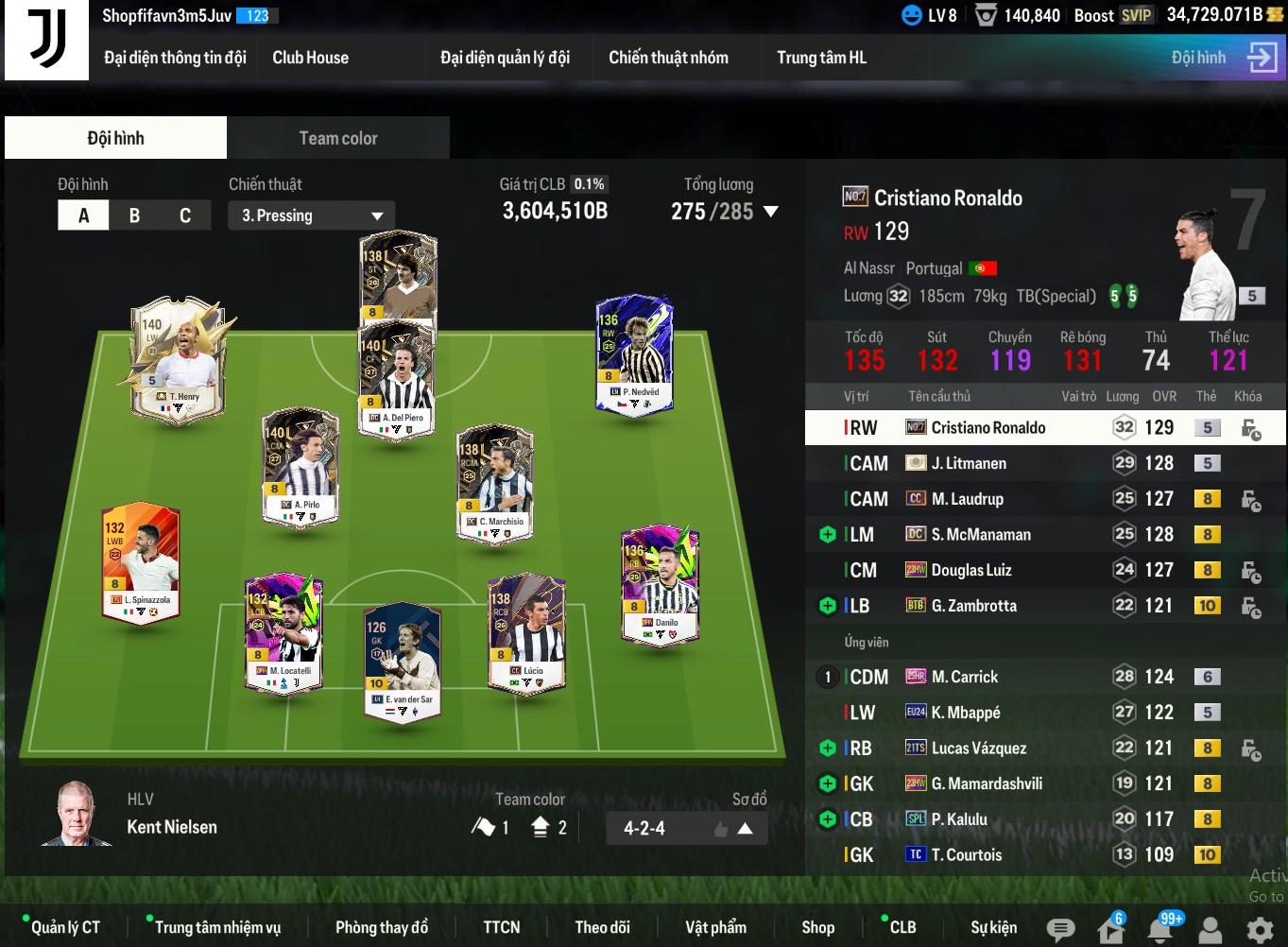Open Chiến thuật nhóm menu
Screen dimensions: 1288x947
(668, 58)
